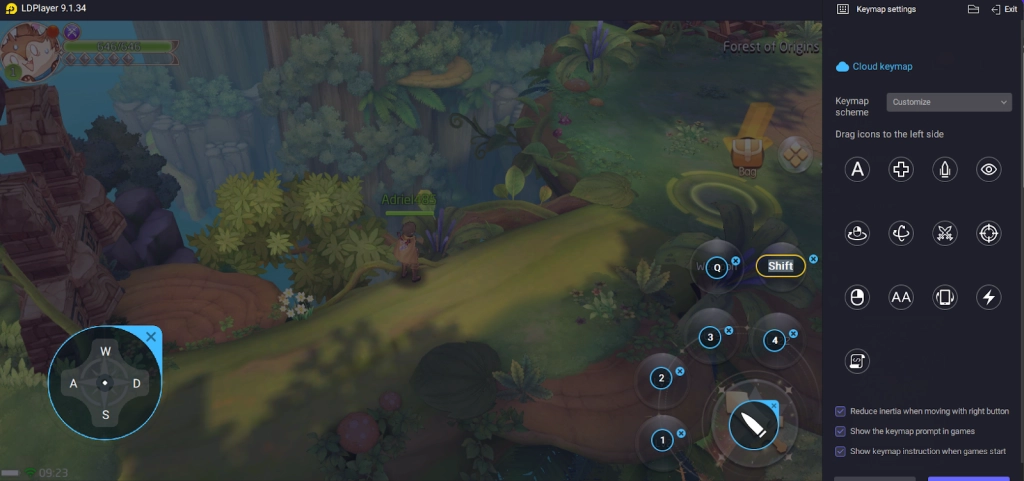This screenshot has width=1024, height=481.
Task: Choose the eye icon keymap tool
Action: point(989,170)
